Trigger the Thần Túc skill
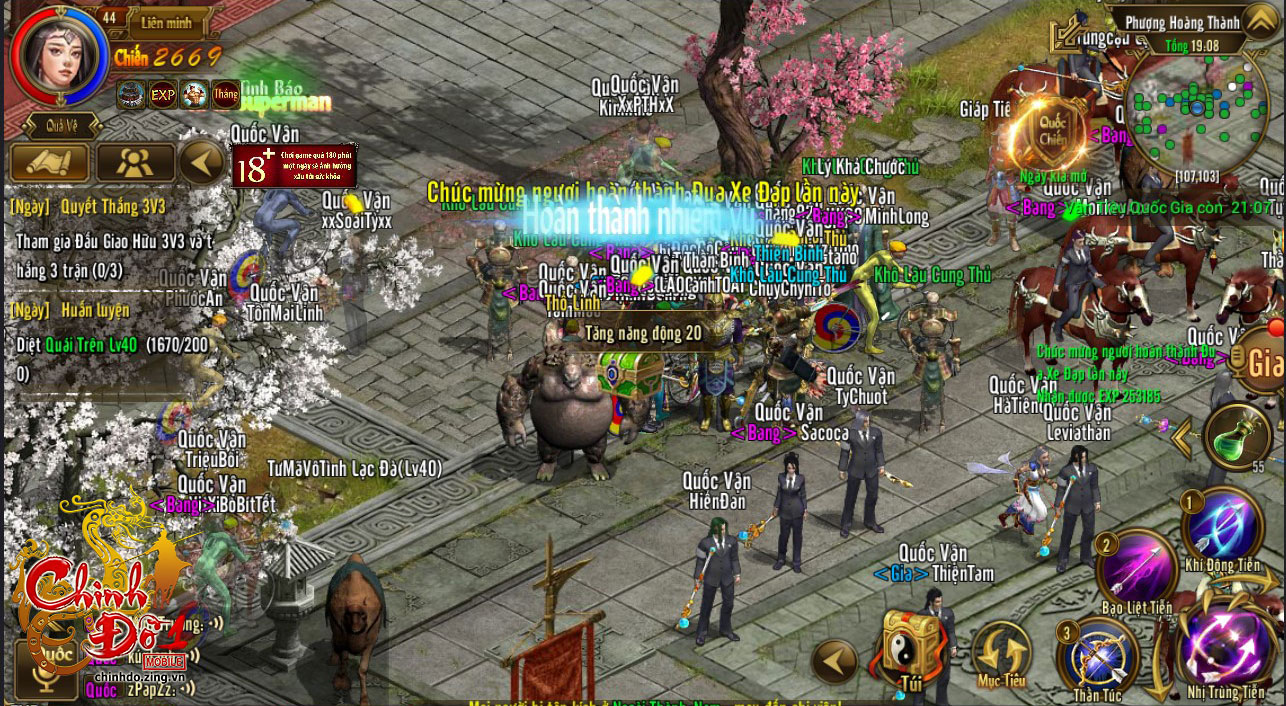1286x706 pixels. 1099,652
